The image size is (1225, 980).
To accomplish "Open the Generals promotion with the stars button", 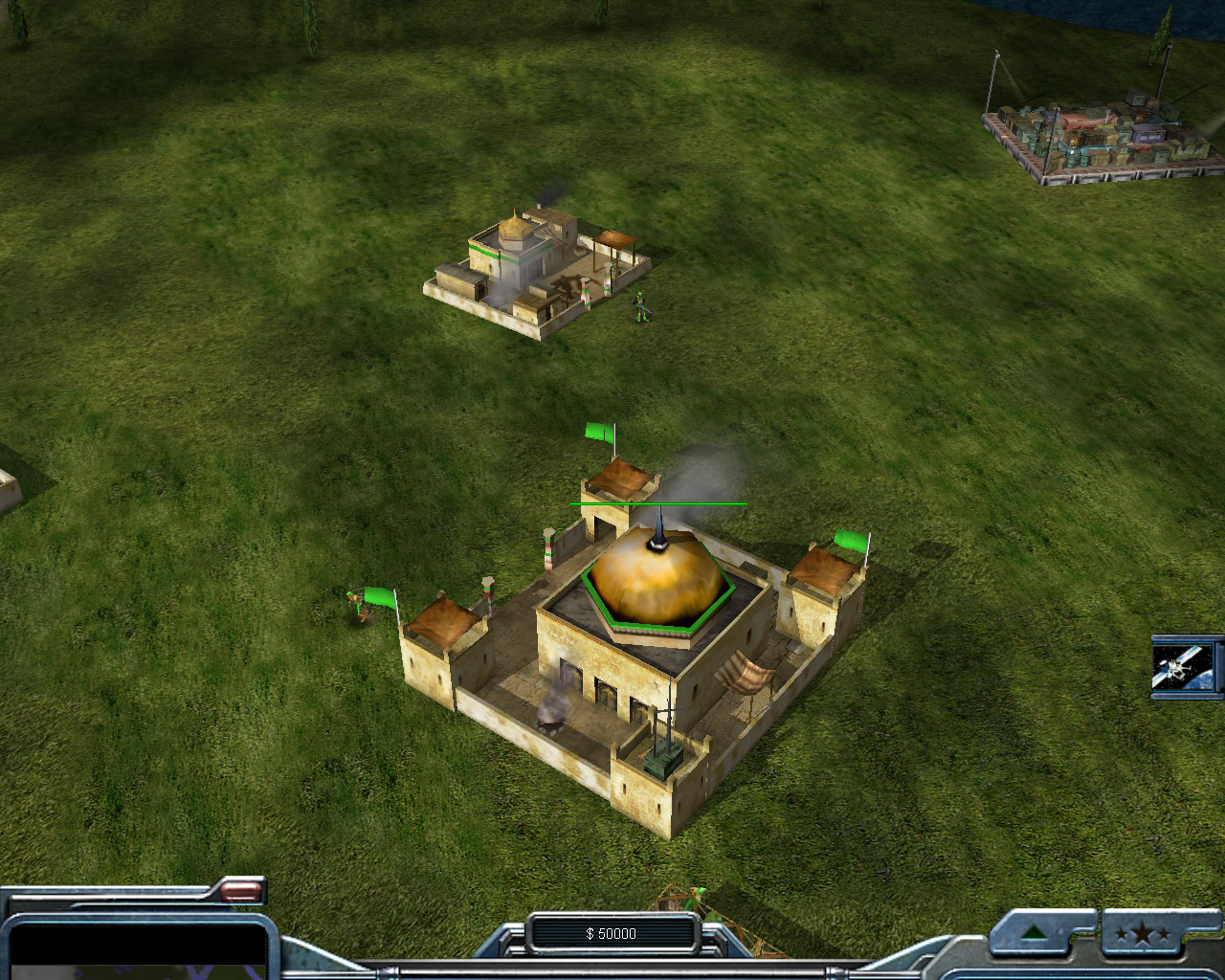I will point(1145,933).
